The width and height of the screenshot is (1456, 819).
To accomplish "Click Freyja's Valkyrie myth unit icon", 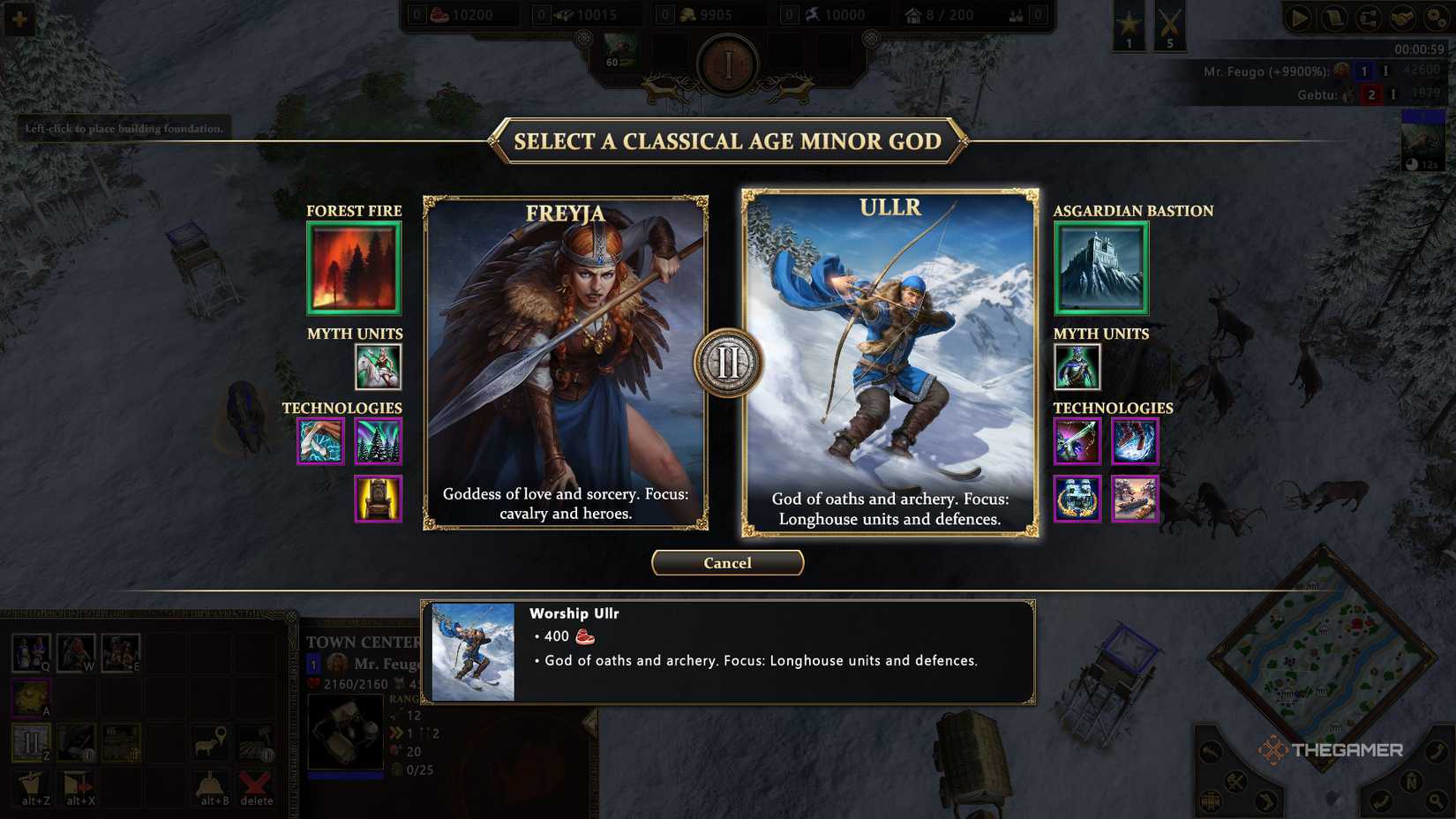I will [x=378, y=367].
